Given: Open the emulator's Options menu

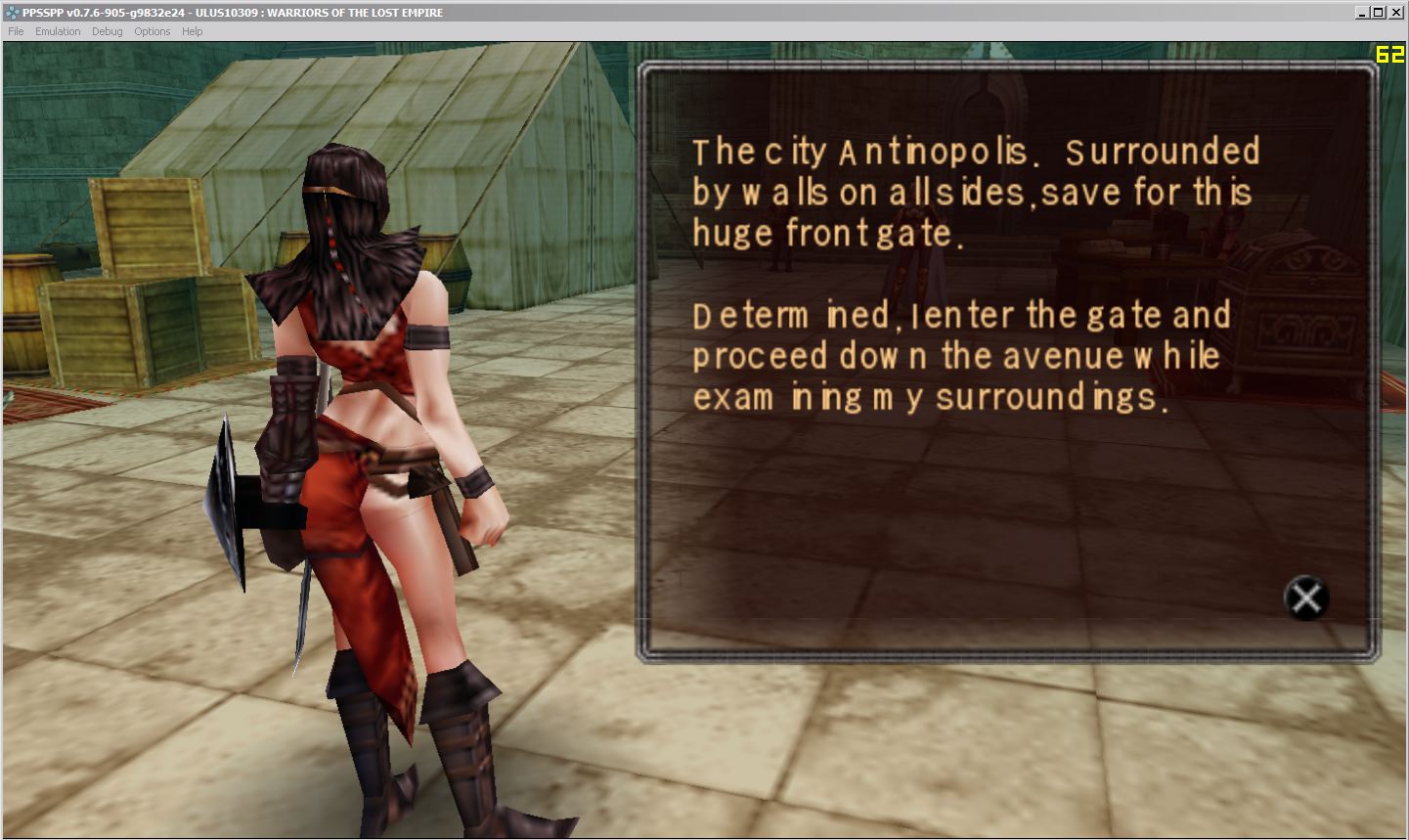Looking at the screenshot, I should pos(152,31).
